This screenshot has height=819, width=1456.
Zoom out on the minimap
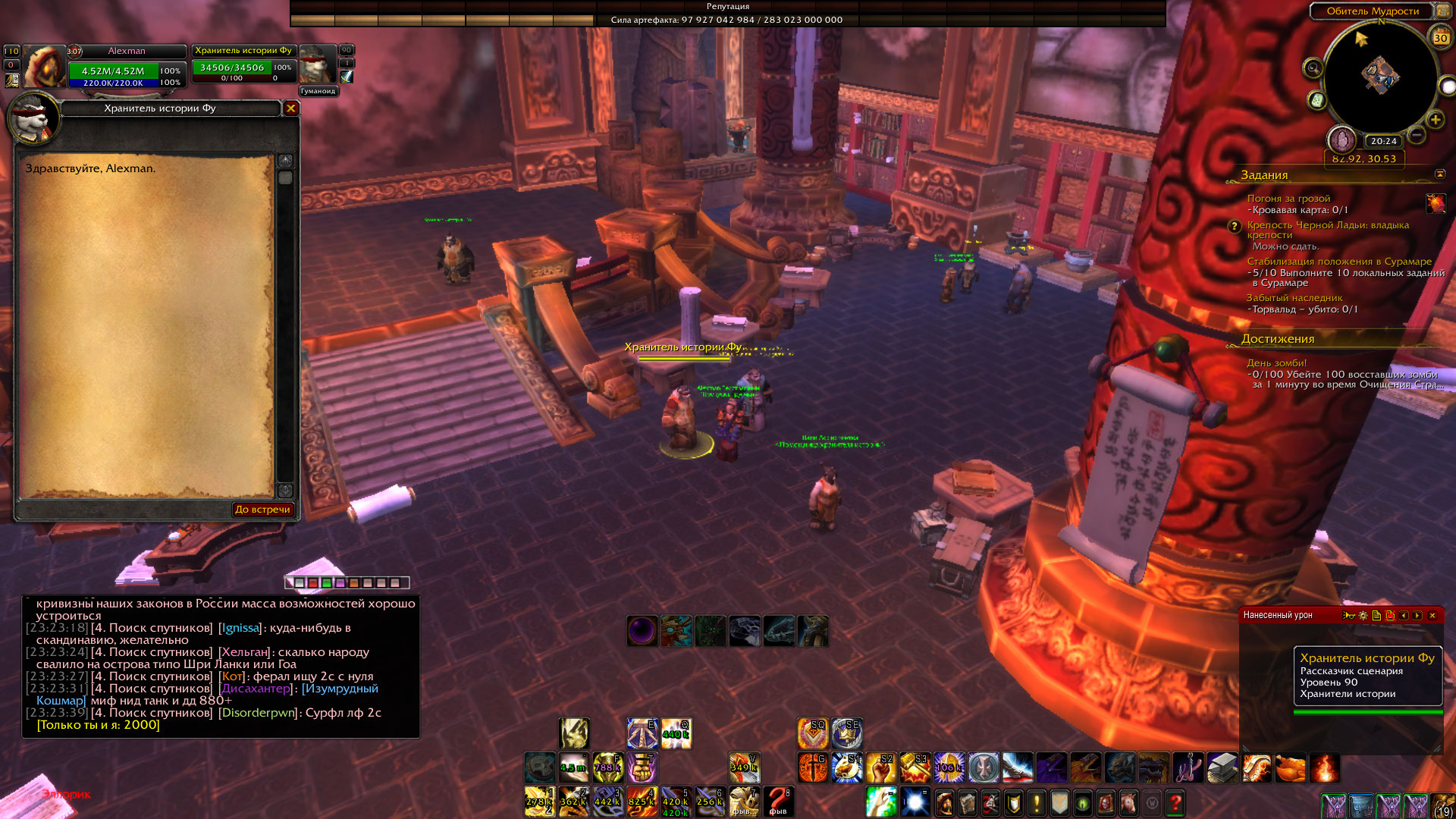[1417, 135]
